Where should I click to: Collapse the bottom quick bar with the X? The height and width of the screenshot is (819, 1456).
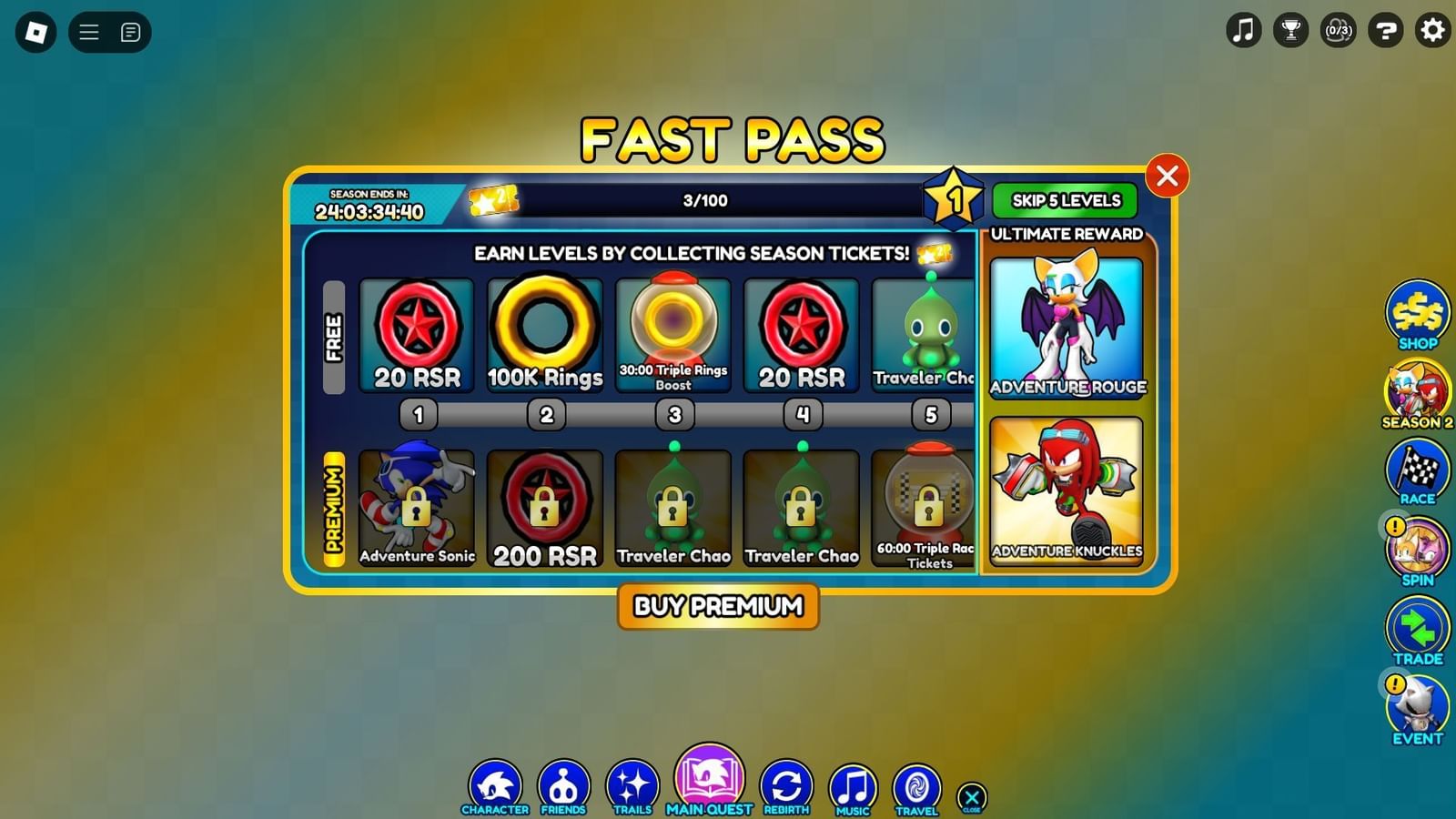[970, 796]
